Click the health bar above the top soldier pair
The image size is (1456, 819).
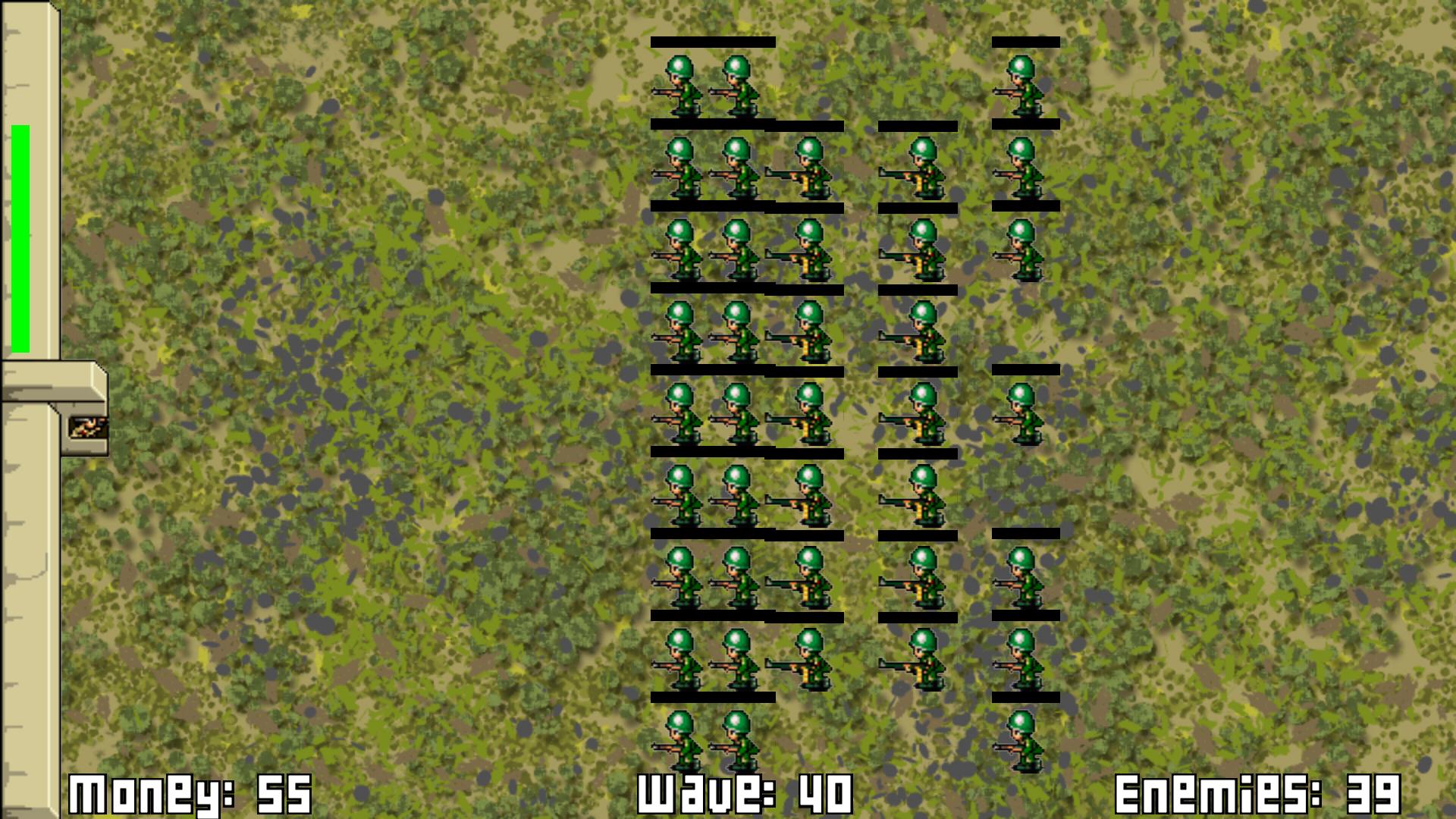click(x=713, y=43)
